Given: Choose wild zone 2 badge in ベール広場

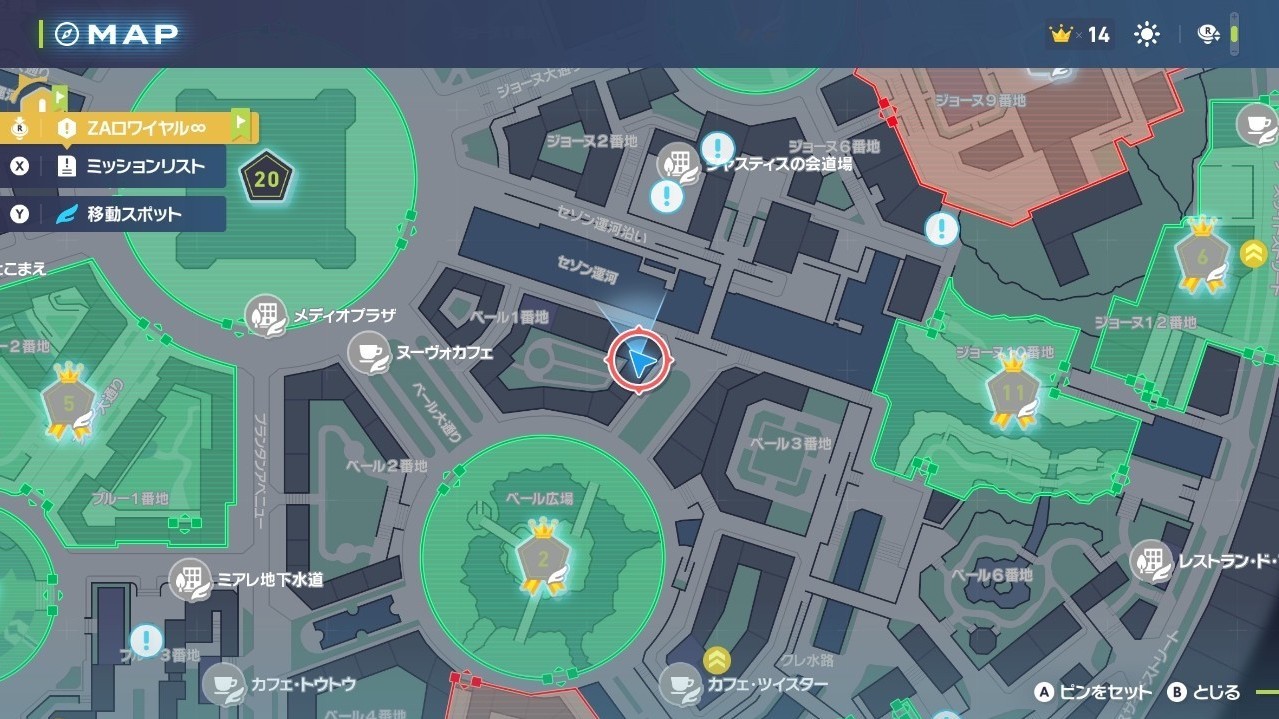Looking at the screenshot, I should [543, 558].
